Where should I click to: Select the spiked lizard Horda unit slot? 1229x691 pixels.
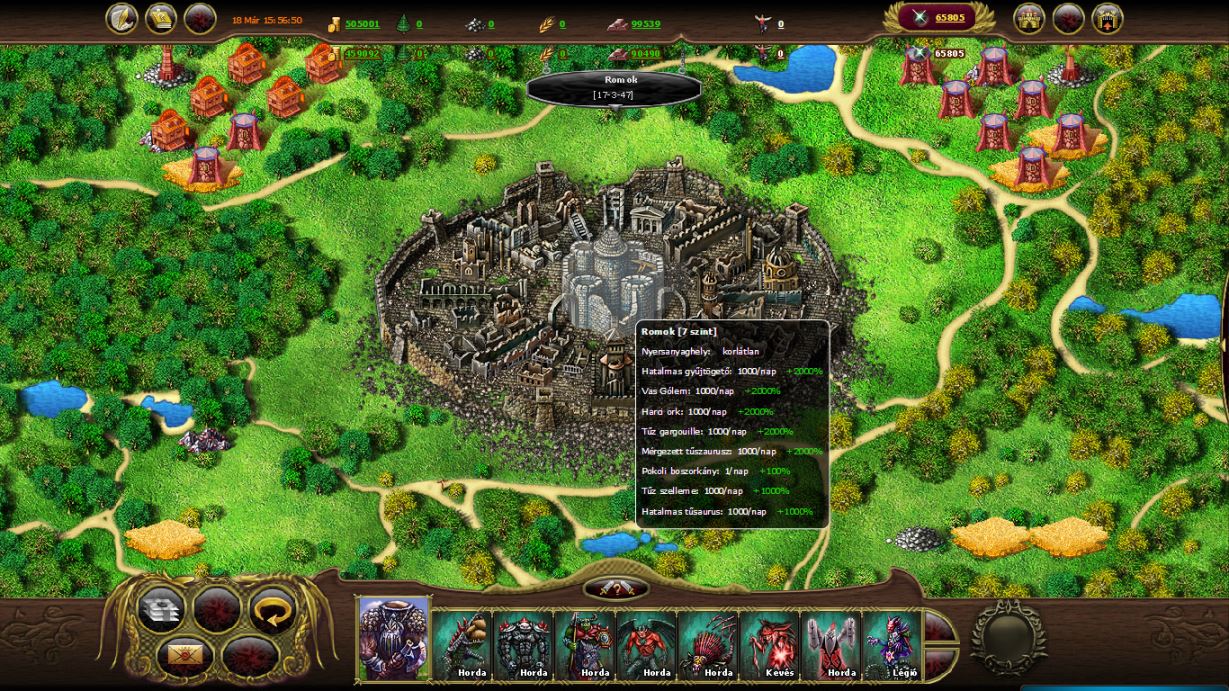tap(463, 644)
